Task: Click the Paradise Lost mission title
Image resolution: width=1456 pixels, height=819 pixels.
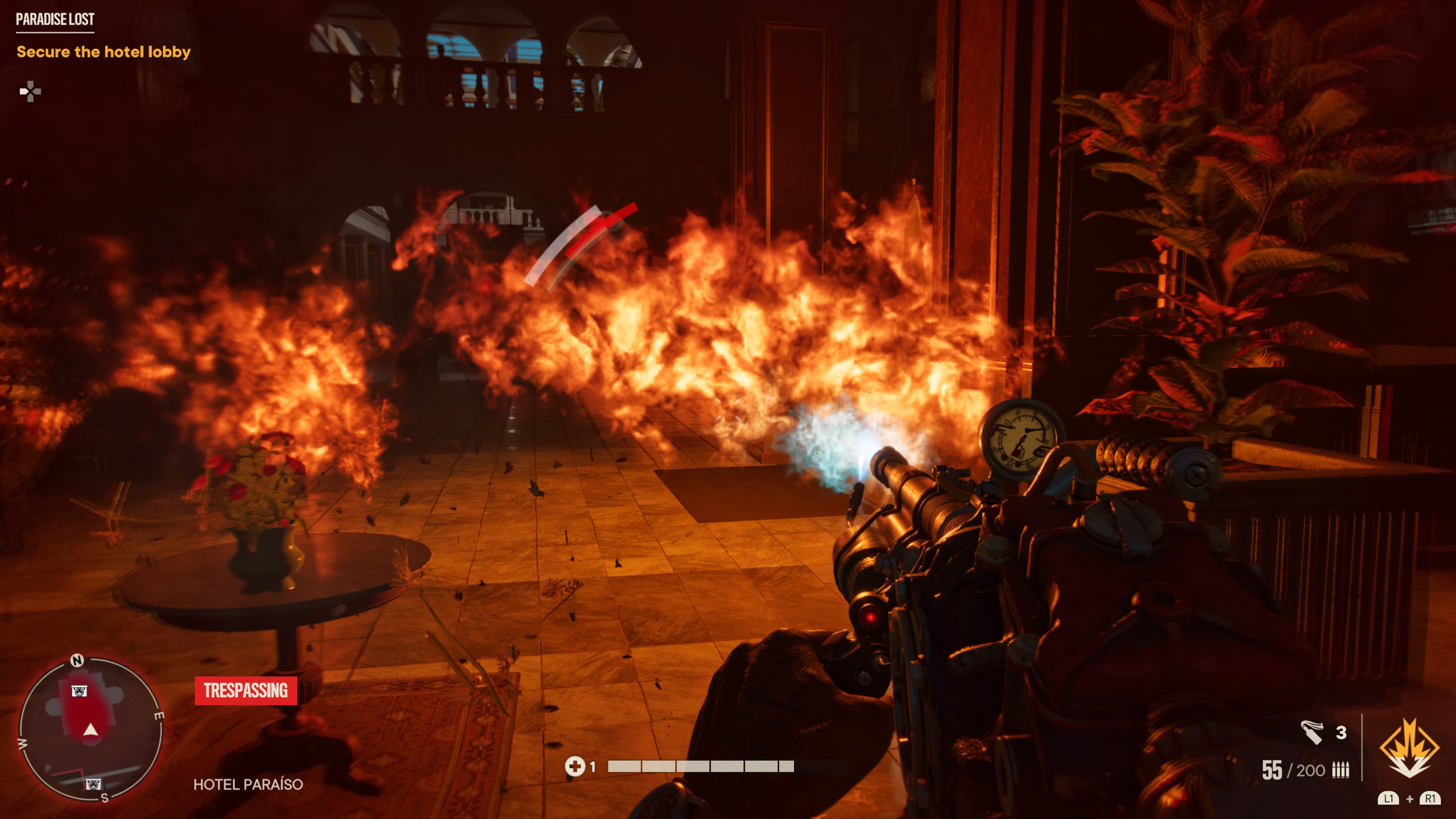Action: click(55, 19)
